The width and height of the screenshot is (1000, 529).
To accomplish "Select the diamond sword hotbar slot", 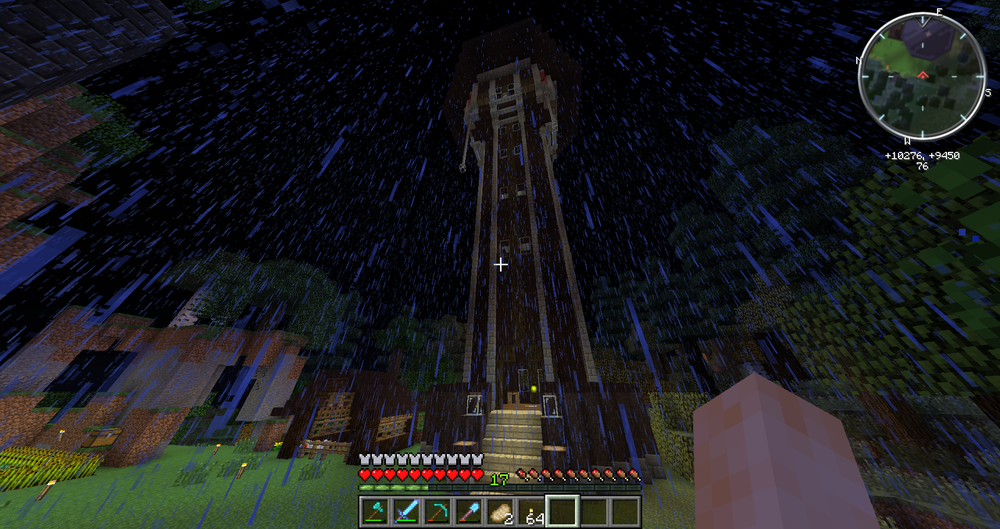I will (x=406, y=511).
